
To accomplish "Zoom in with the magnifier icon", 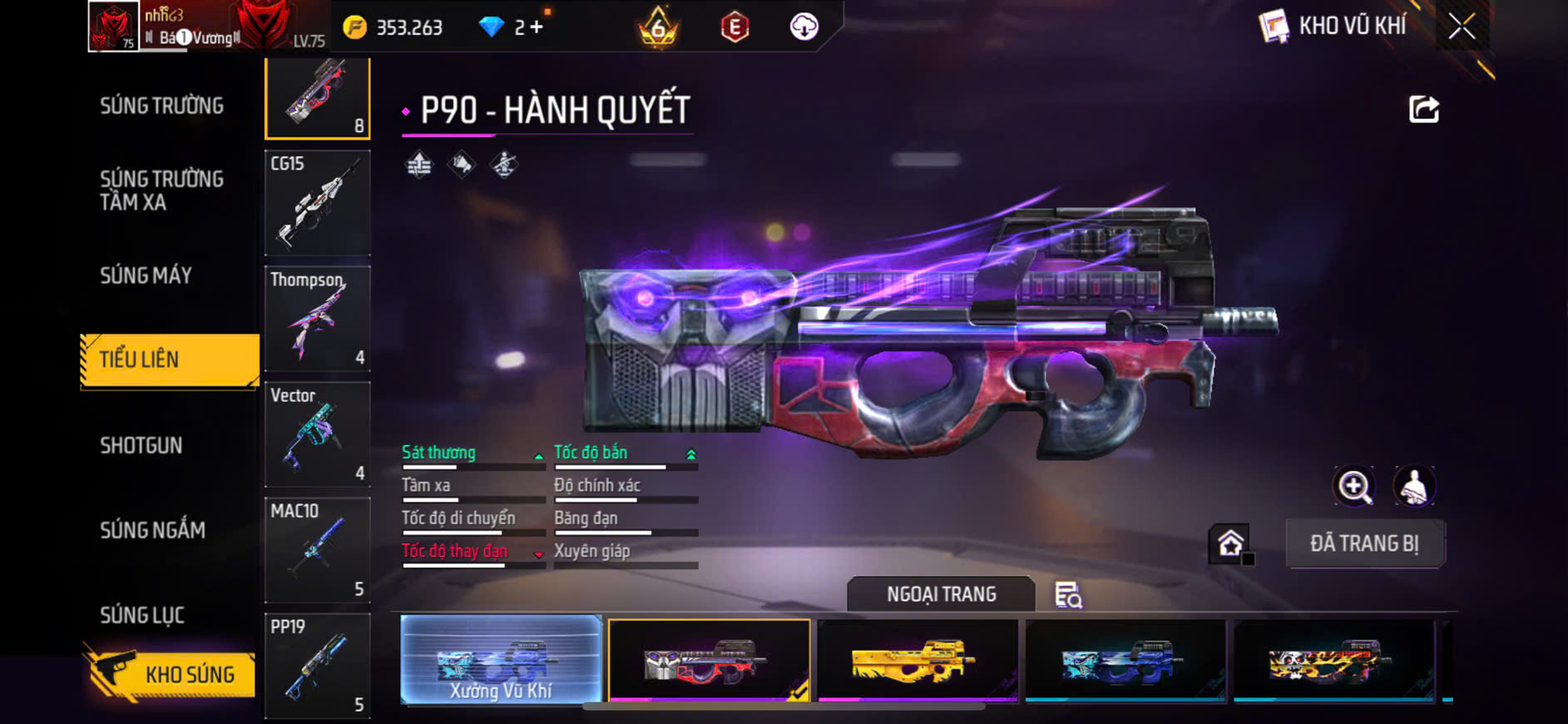I will pyautogui.click(x=1354, y=487).
